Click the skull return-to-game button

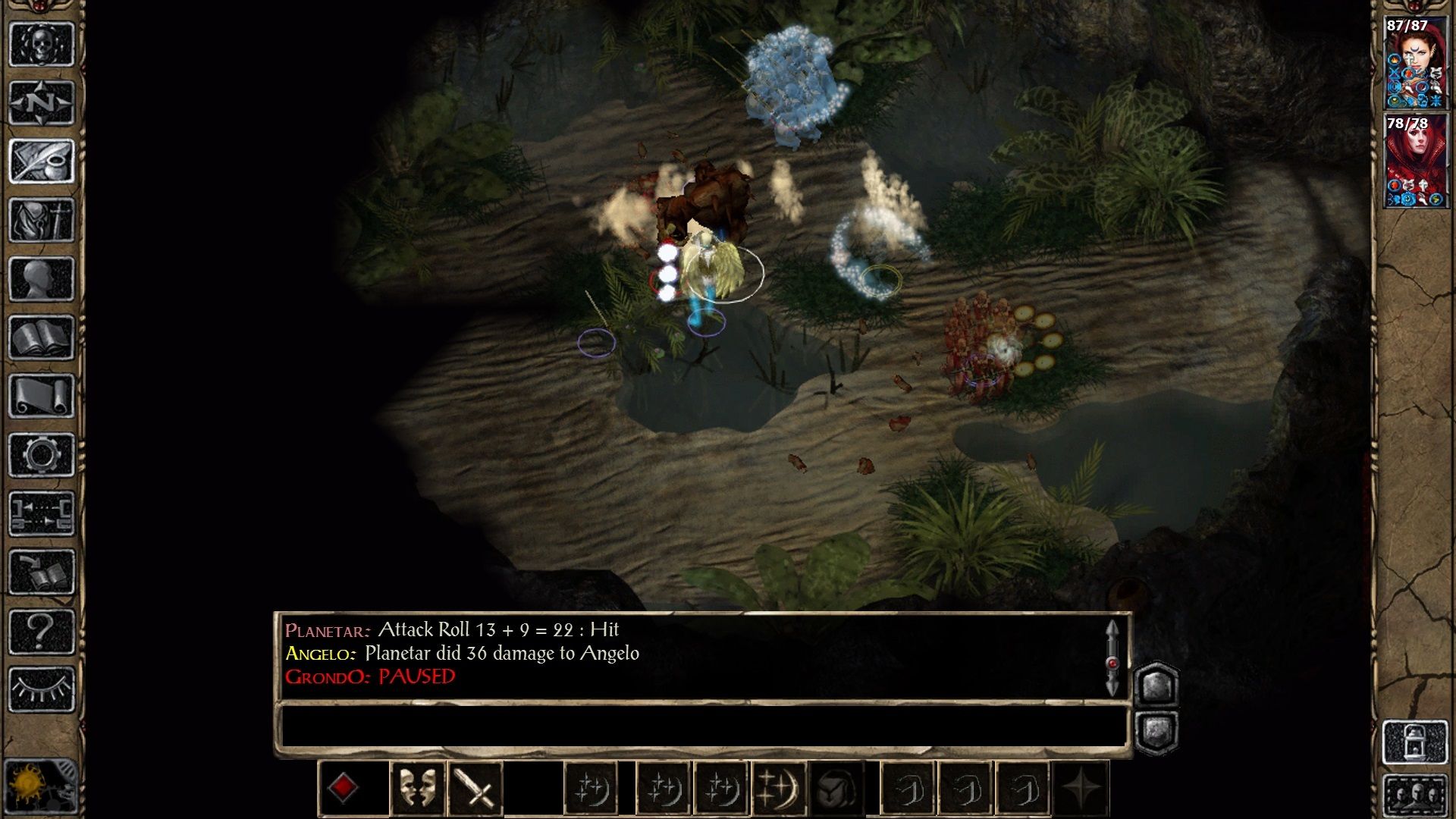(x=42, y=43)
